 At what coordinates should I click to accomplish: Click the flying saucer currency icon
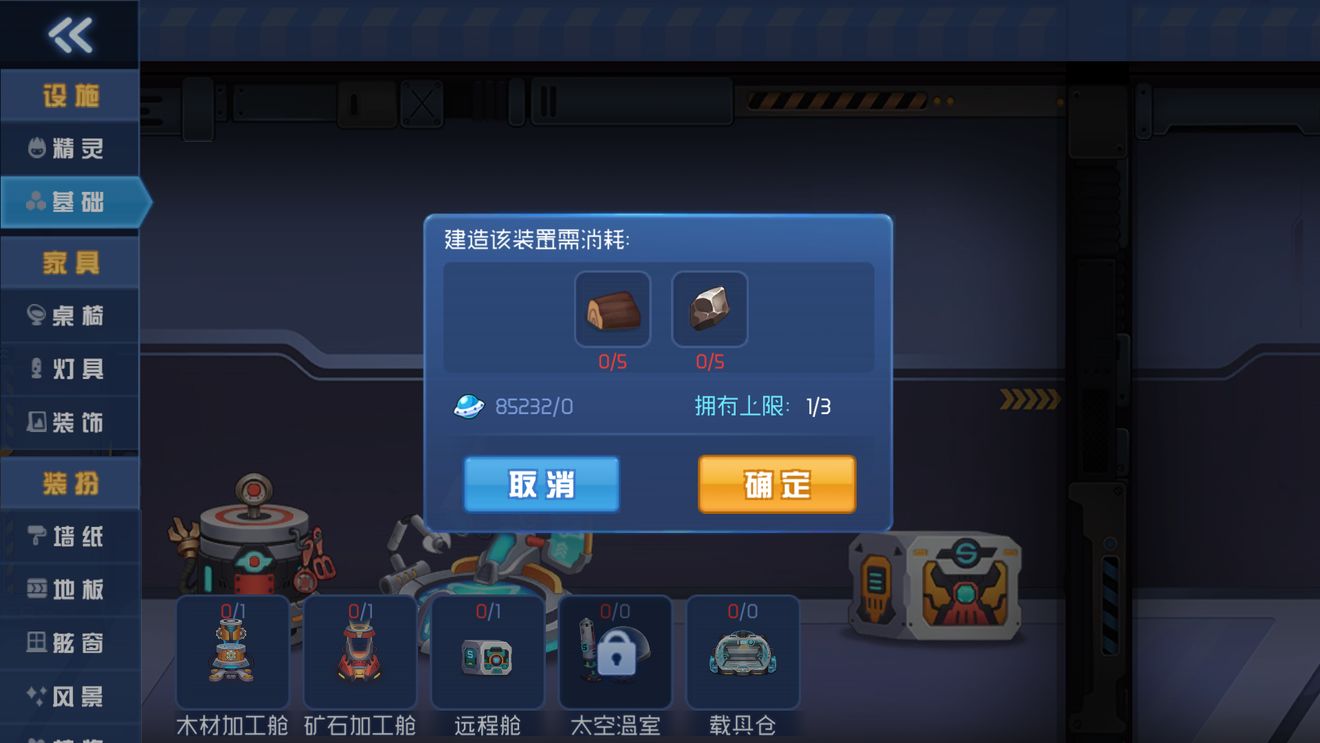(x=468, y=407)
